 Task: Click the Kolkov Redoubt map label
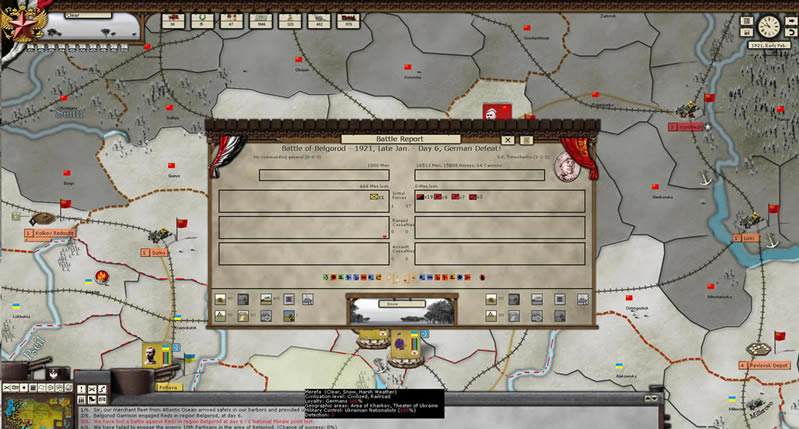[x=49, y=232]
